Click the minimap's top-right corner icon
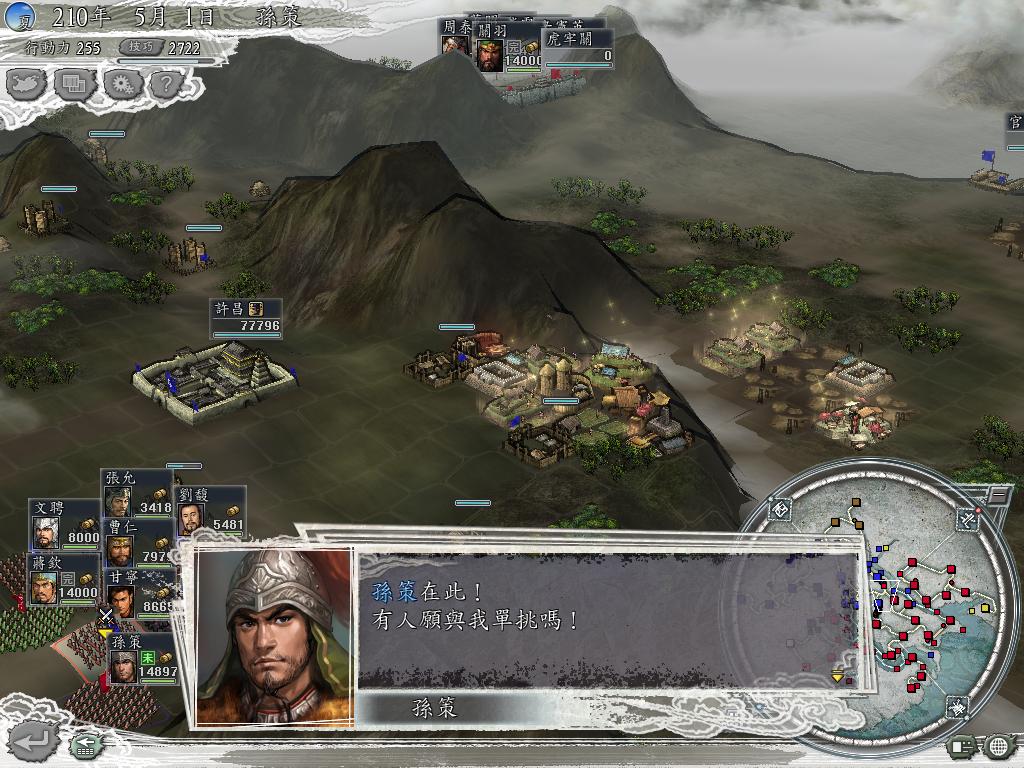Image resolution: width=1024 pixels, height=768 pixels. click(967, 518)
